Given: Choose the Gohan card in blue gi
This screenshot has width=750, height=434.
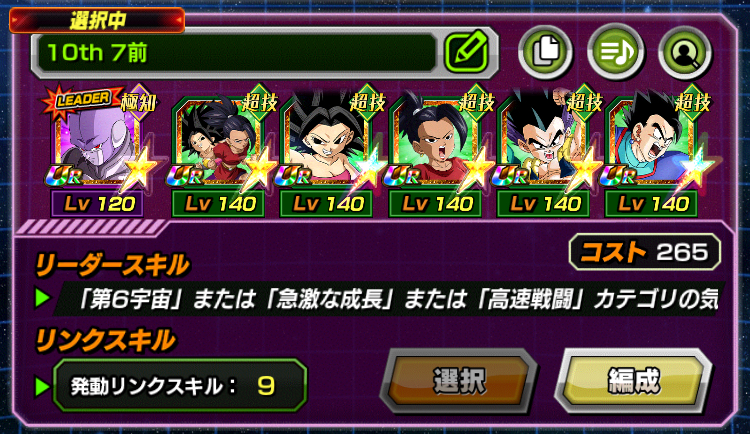Looking at the screenshot, I should point(656,145).
